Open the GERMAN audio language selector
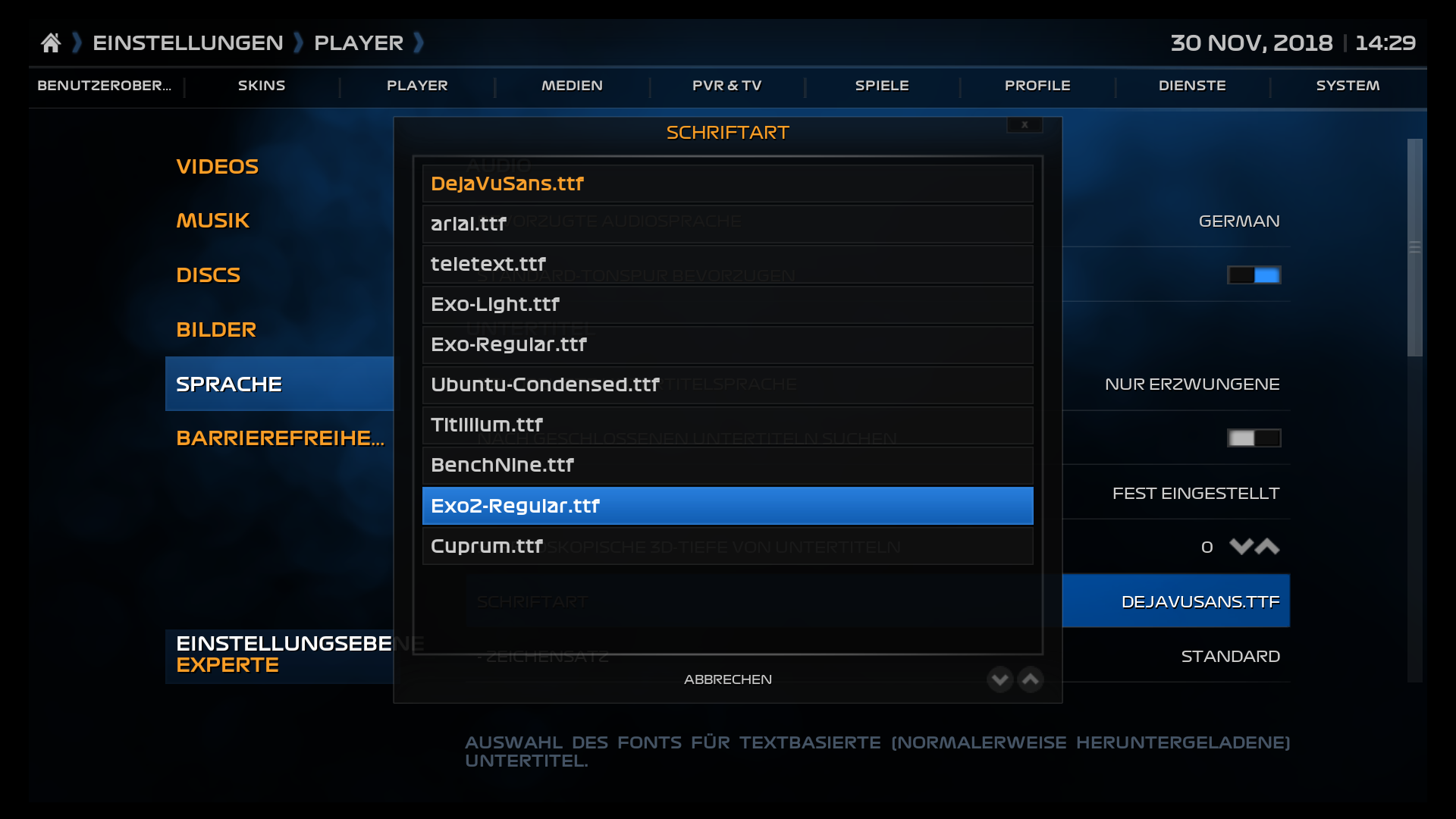This screenshot has height=819, width=1456. pyautogui.click(x=1239, y=221)
